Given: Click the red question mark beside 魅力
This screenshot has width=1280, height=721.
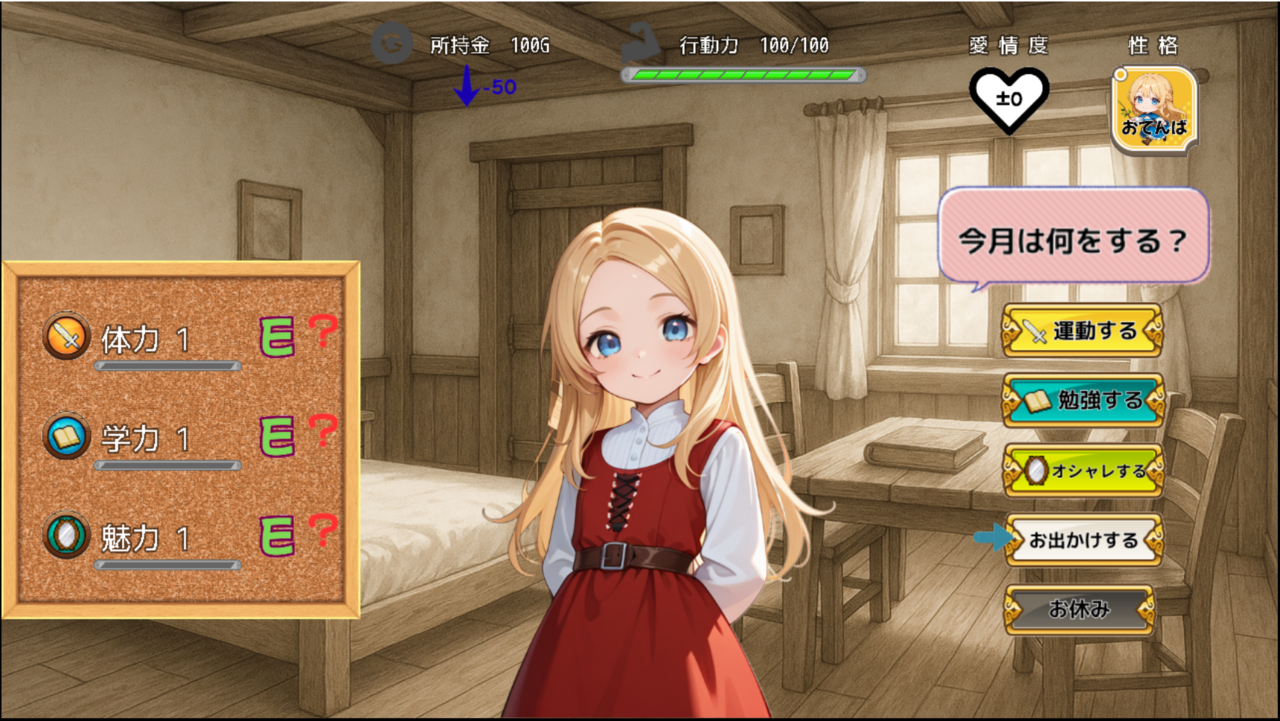Looking at the screenshot, I should [x=321, y=531].
